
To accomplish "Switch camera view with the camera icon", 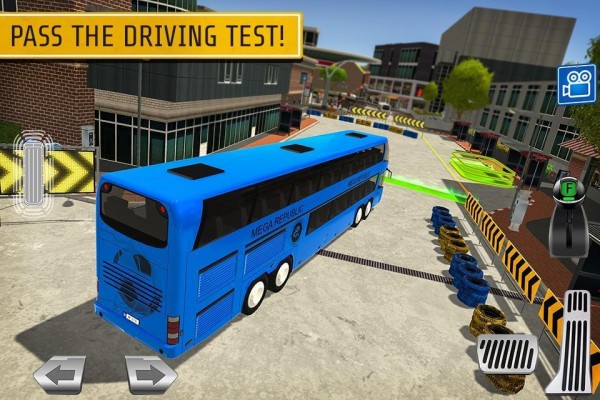I will [575, 85].
